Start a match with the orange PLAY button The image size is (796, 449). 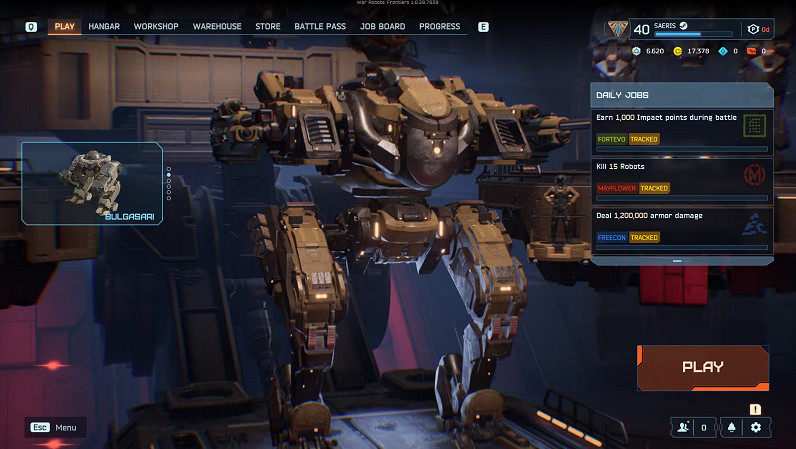coord(703,367)
